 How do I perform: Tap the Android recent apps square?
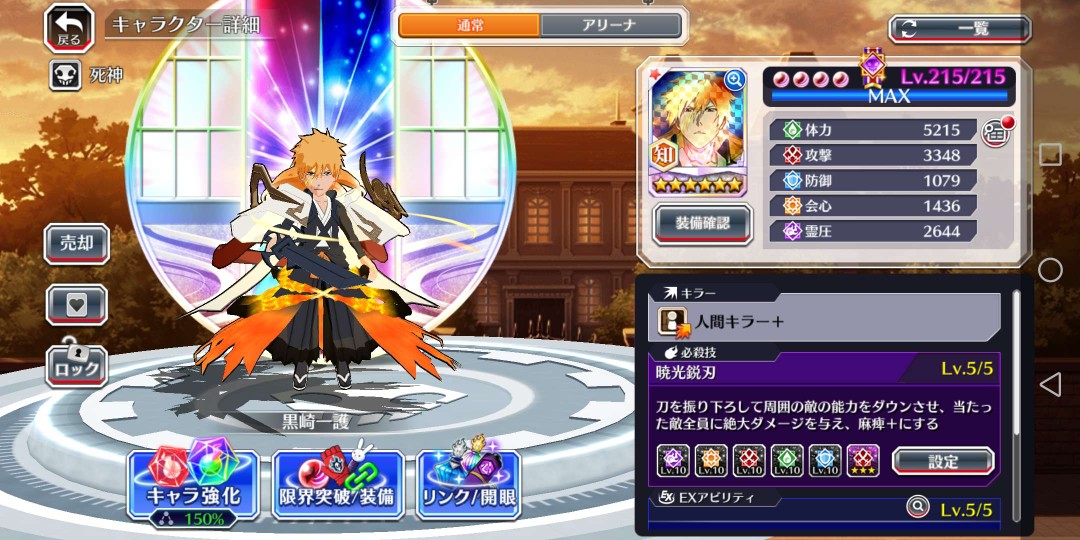(1050, 154)
